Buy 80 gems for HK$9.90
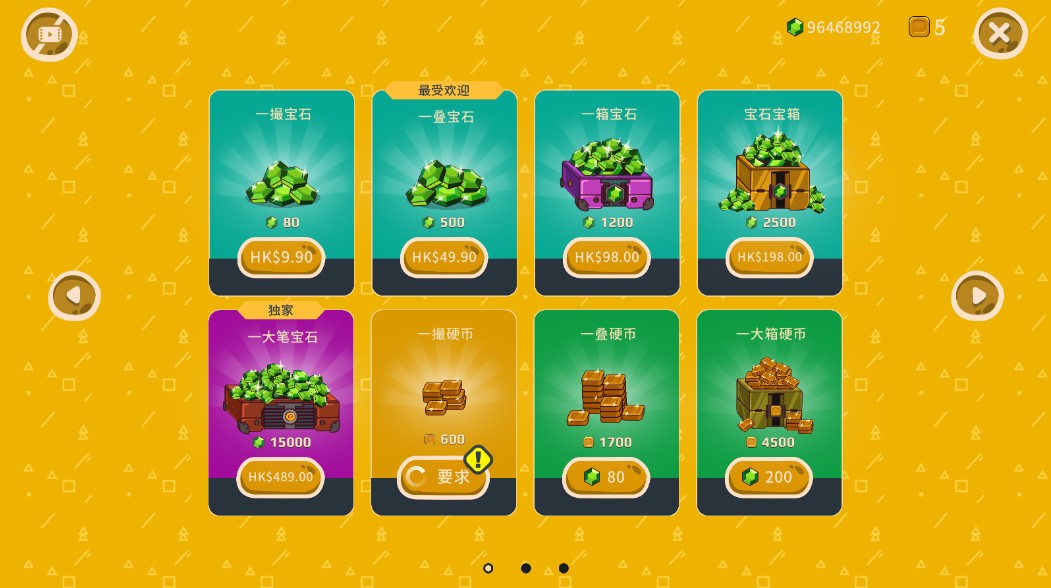 point(281,258)
